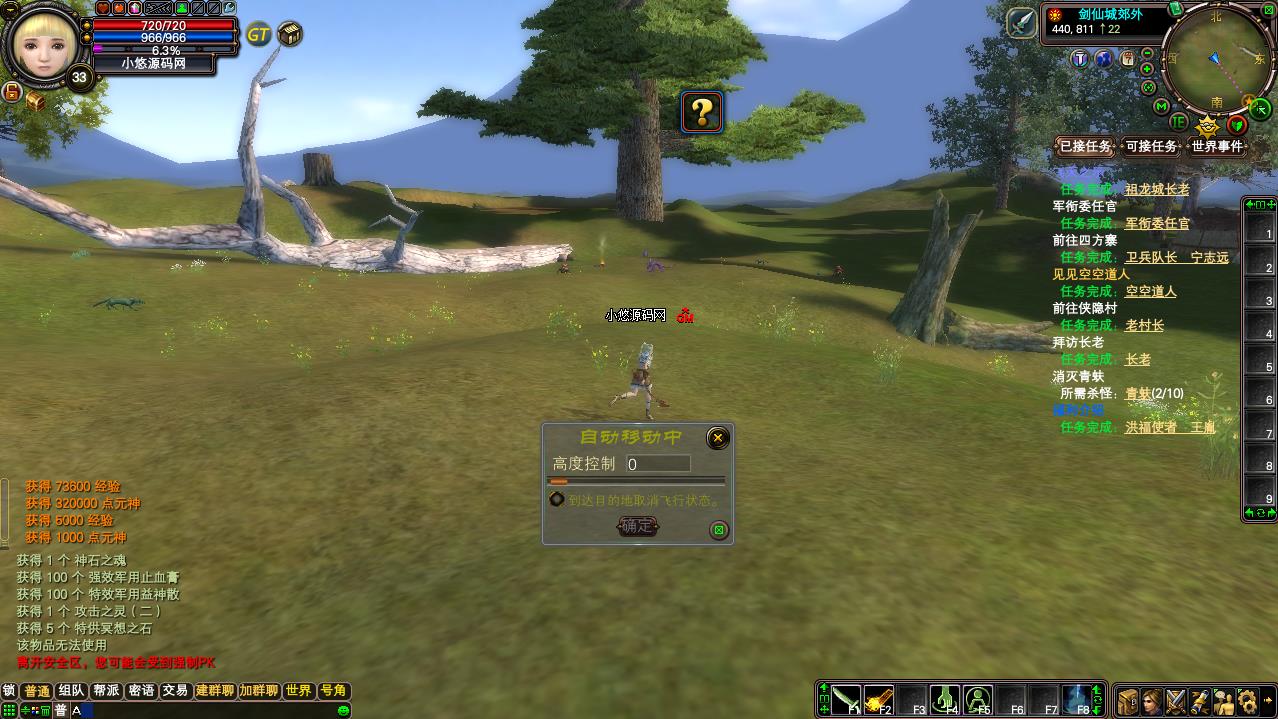The image size is (1278, 719).
Task: Select the 已接任务 accepted quests tab
Action: [1085, 147]
